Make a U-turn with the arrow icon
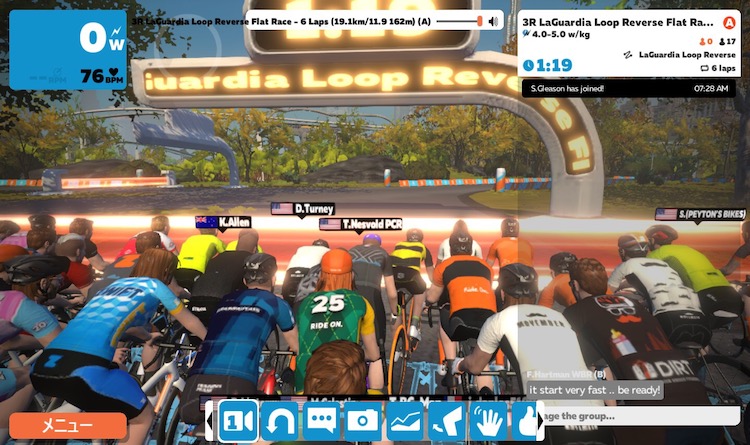The width and height of the screenshot is (750, 445). pos(279,421)
